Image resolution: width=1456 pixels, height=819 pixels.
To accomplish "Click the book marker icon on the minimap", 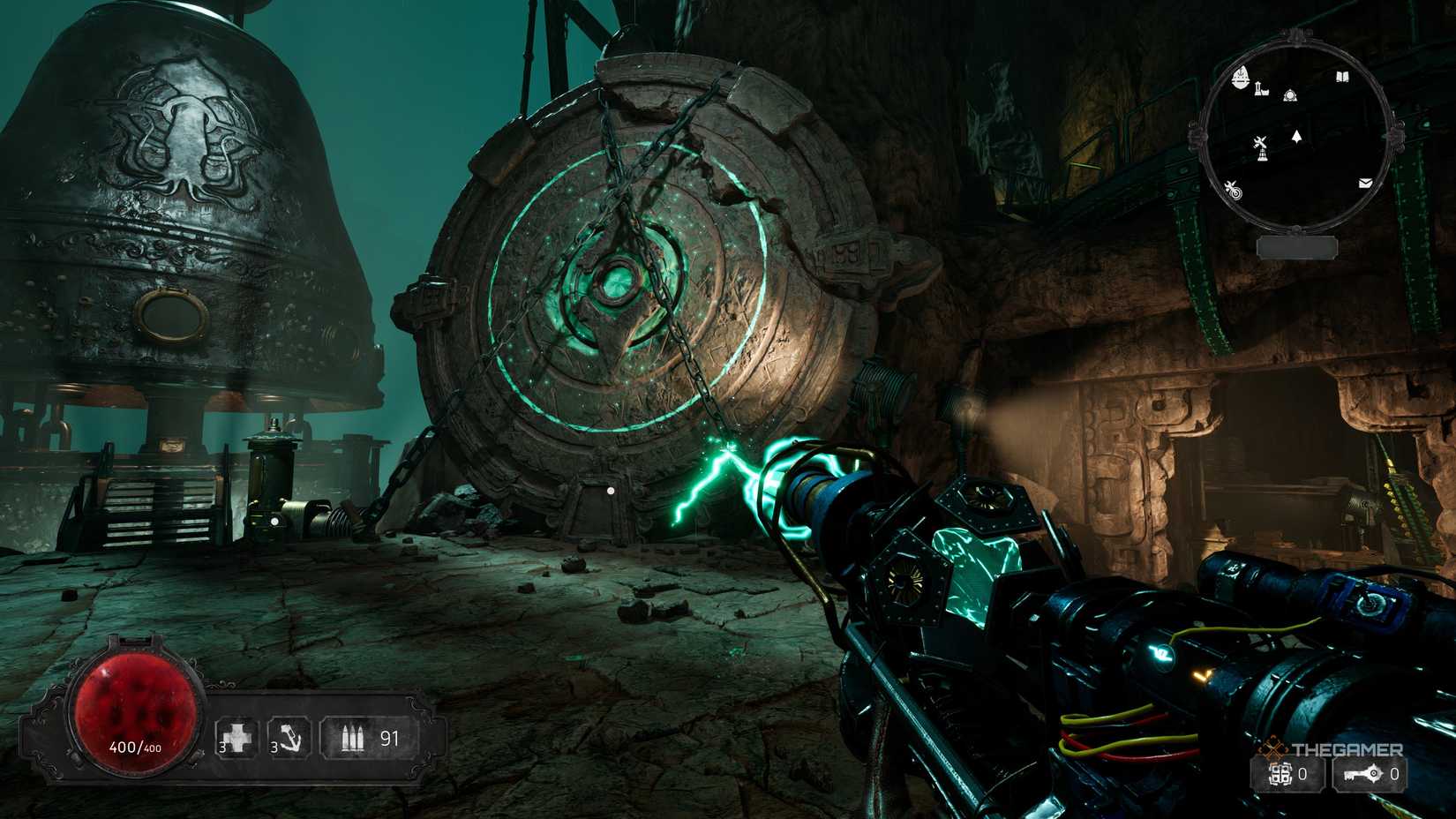I will 1342,77.
